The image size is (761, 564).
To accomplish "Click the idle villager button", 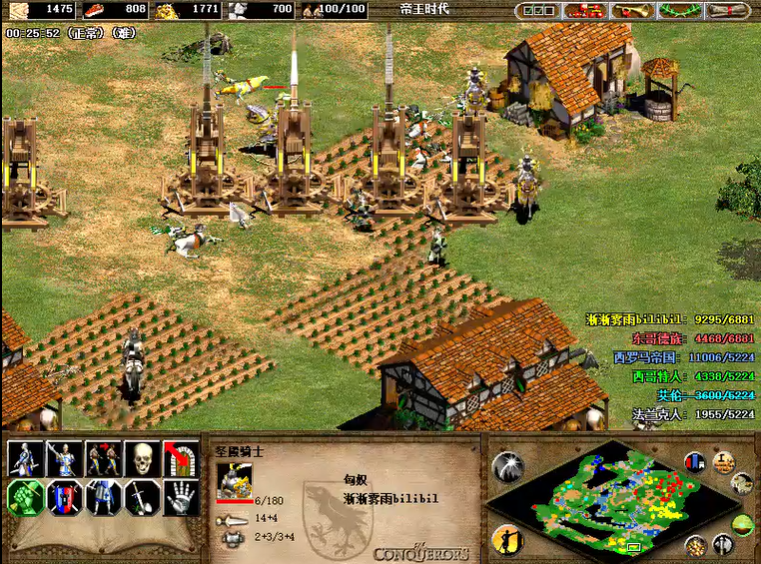I will coord(507,539).
